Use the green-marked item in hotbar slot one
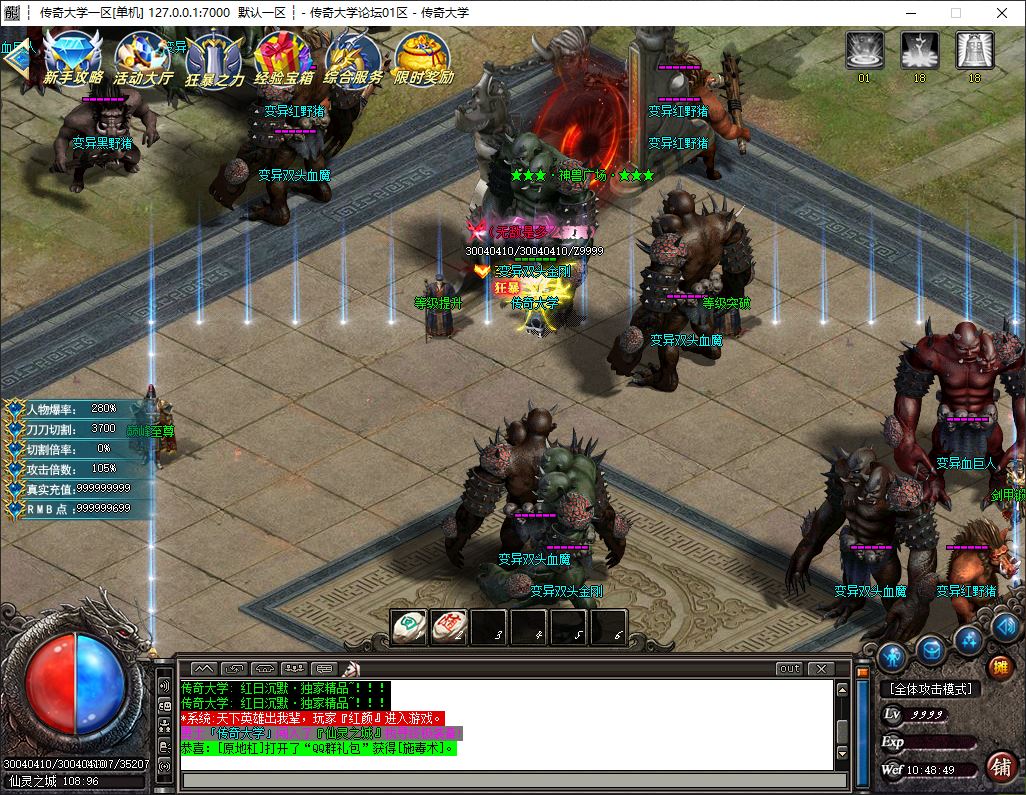This screenshot has height=795, width=1026. [409, 627]
